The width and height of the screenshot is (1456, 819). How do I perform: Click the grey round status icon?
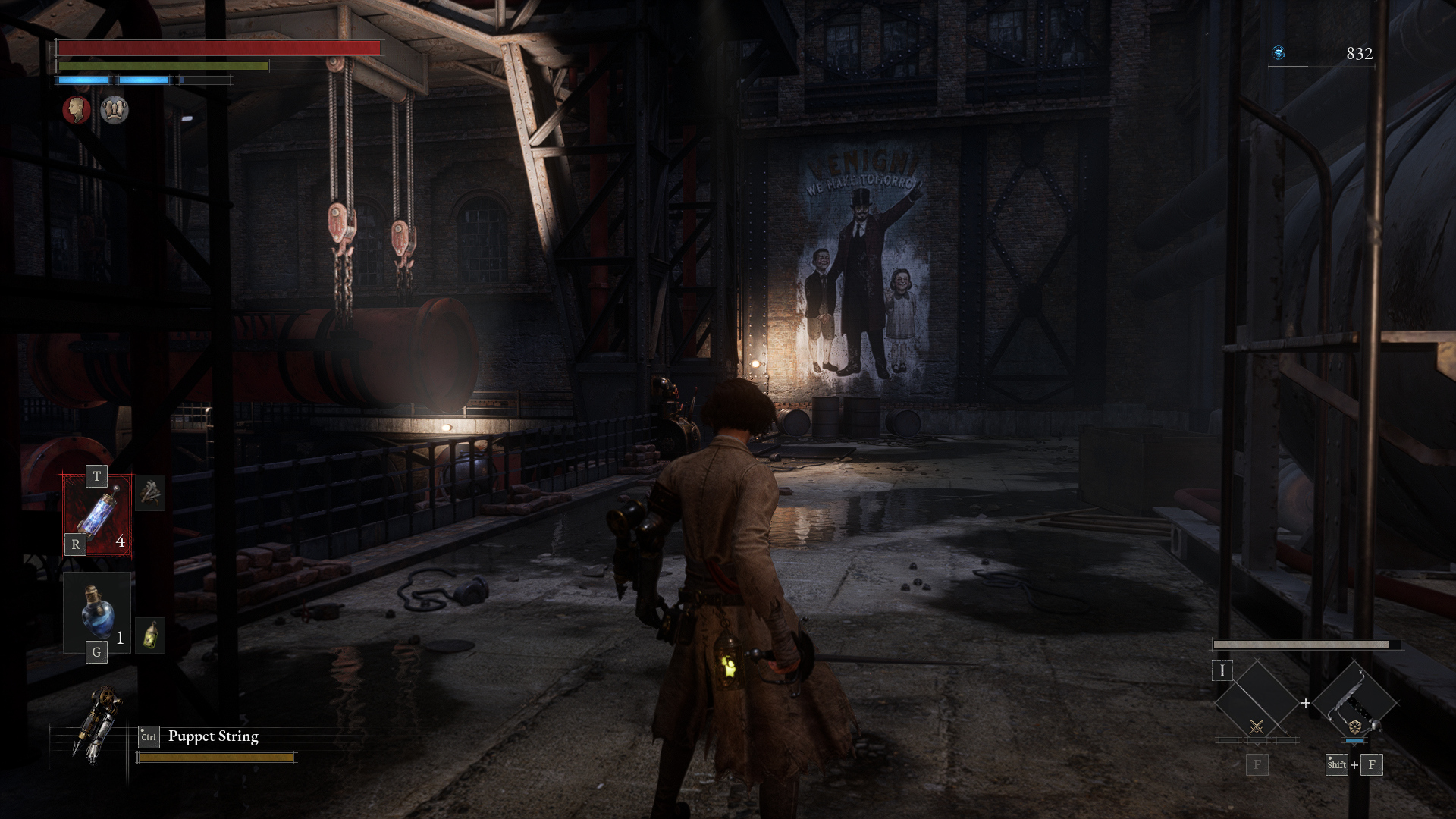115,110
